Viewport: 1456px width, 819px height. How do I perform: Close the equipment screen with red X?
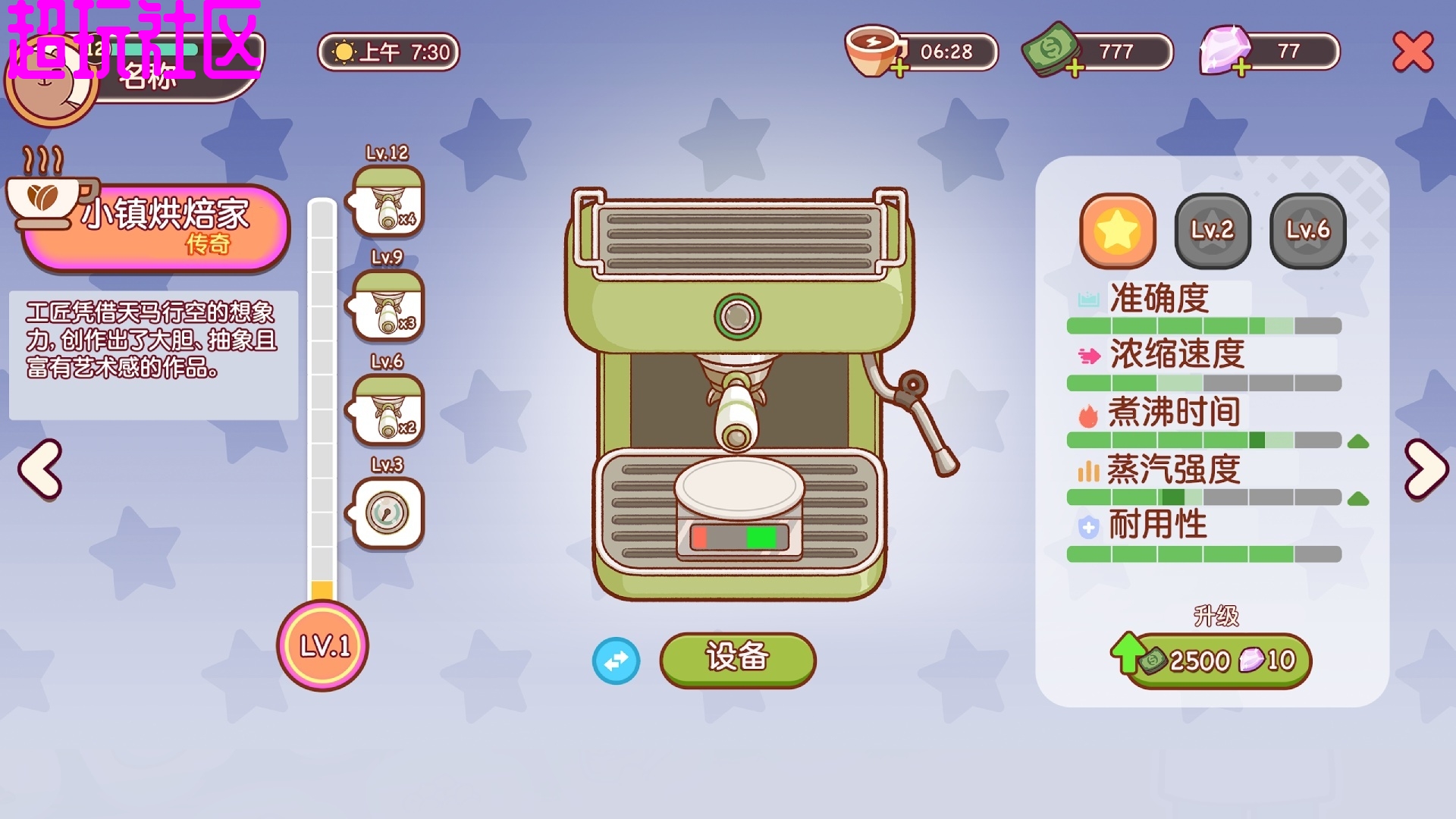click(1413, 52)
